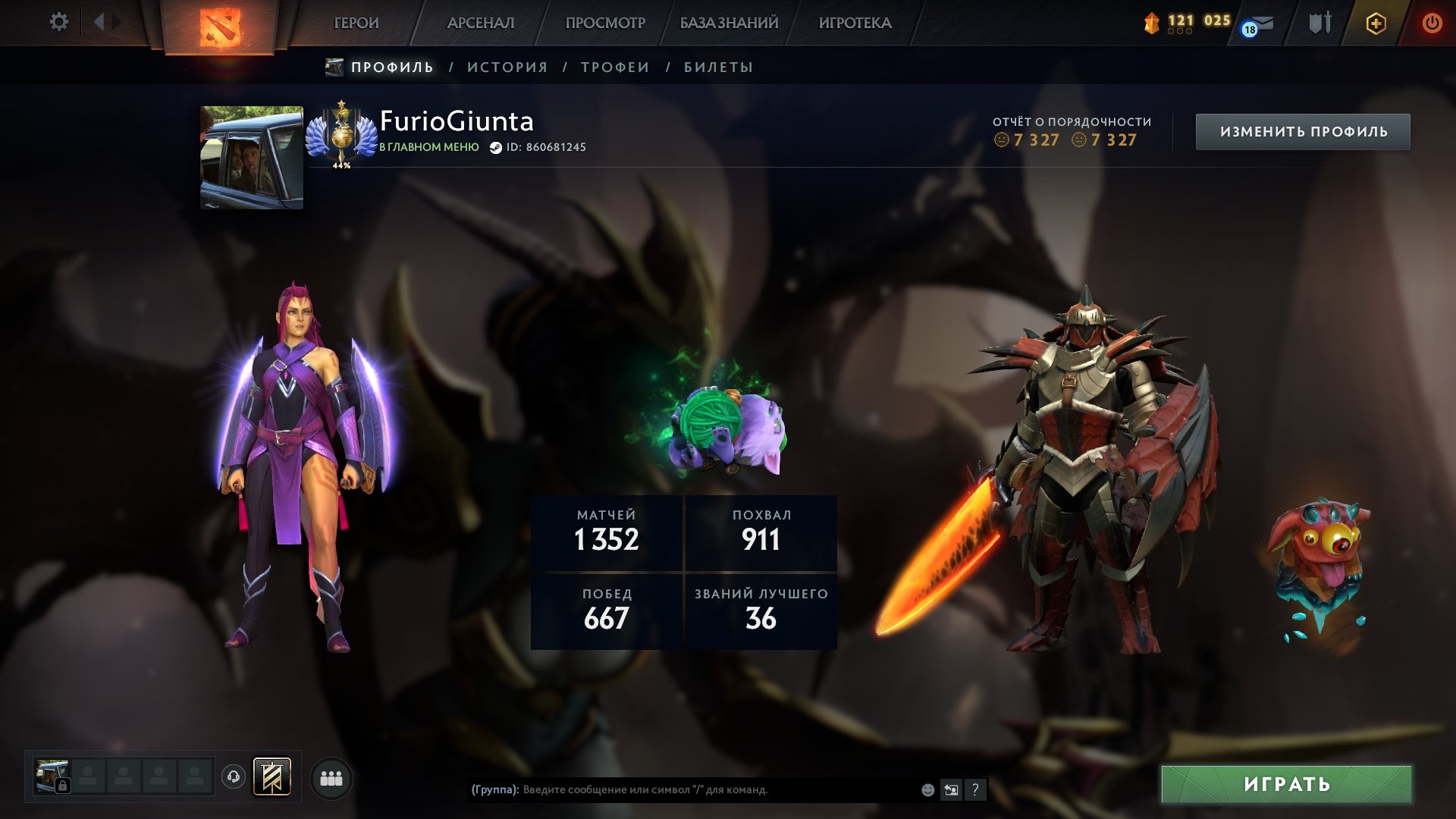Open the settings gear icon
Screen dimensions: 1456x819
(x=59, y=22)
